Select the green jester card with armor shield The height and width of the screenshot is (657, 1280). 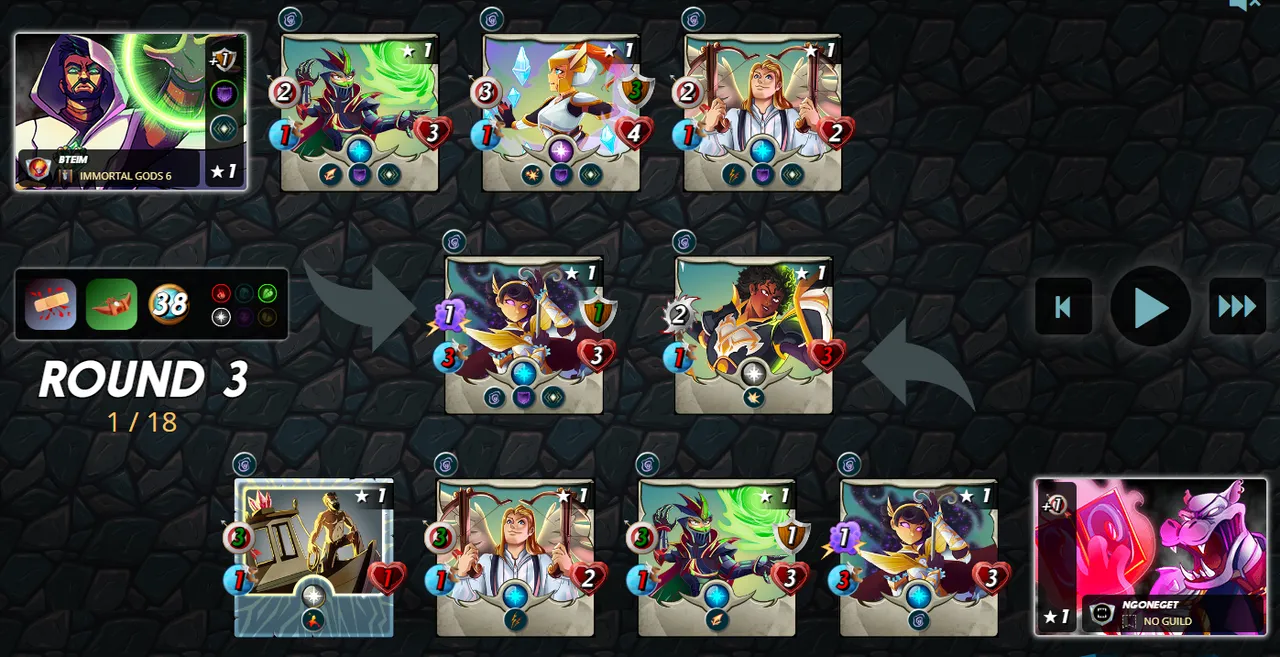717,556
